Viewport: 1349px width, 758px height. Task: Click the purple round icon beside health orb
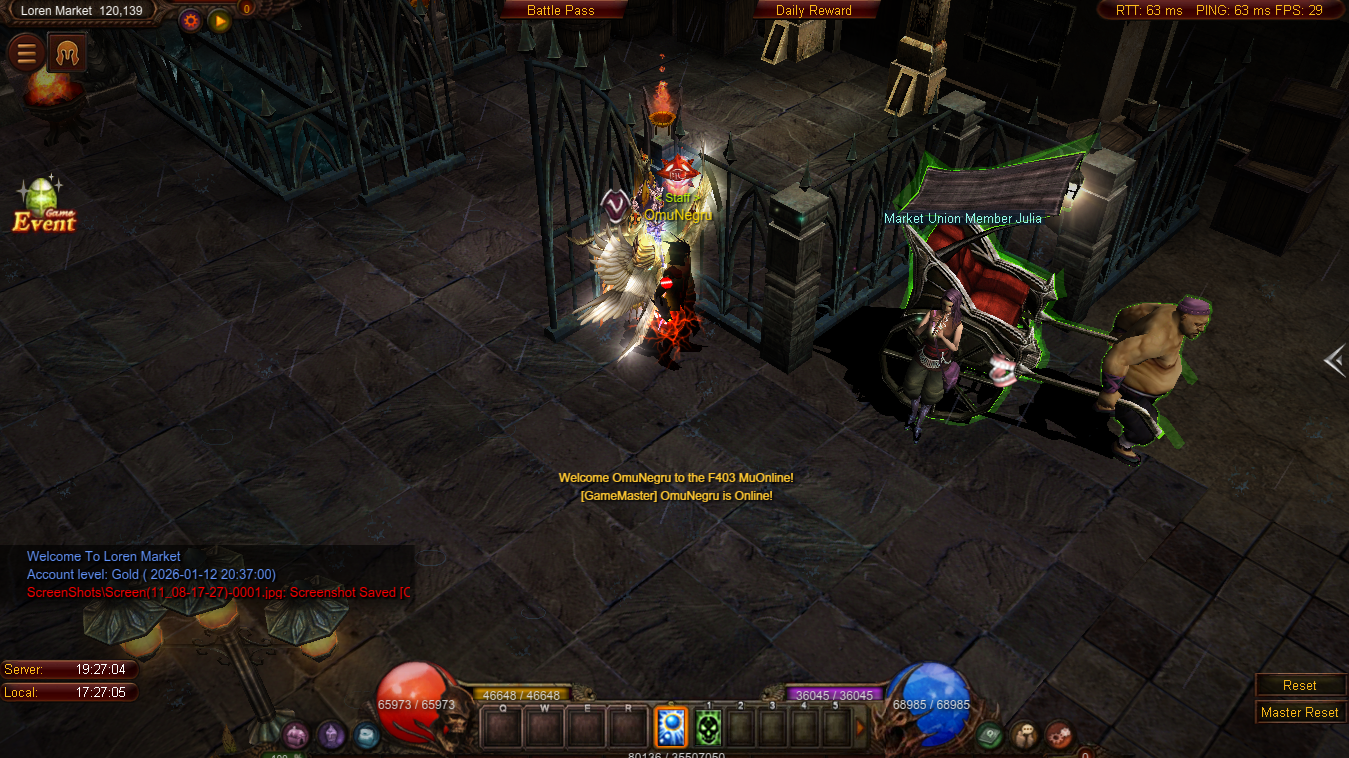(x=332, y=736)
